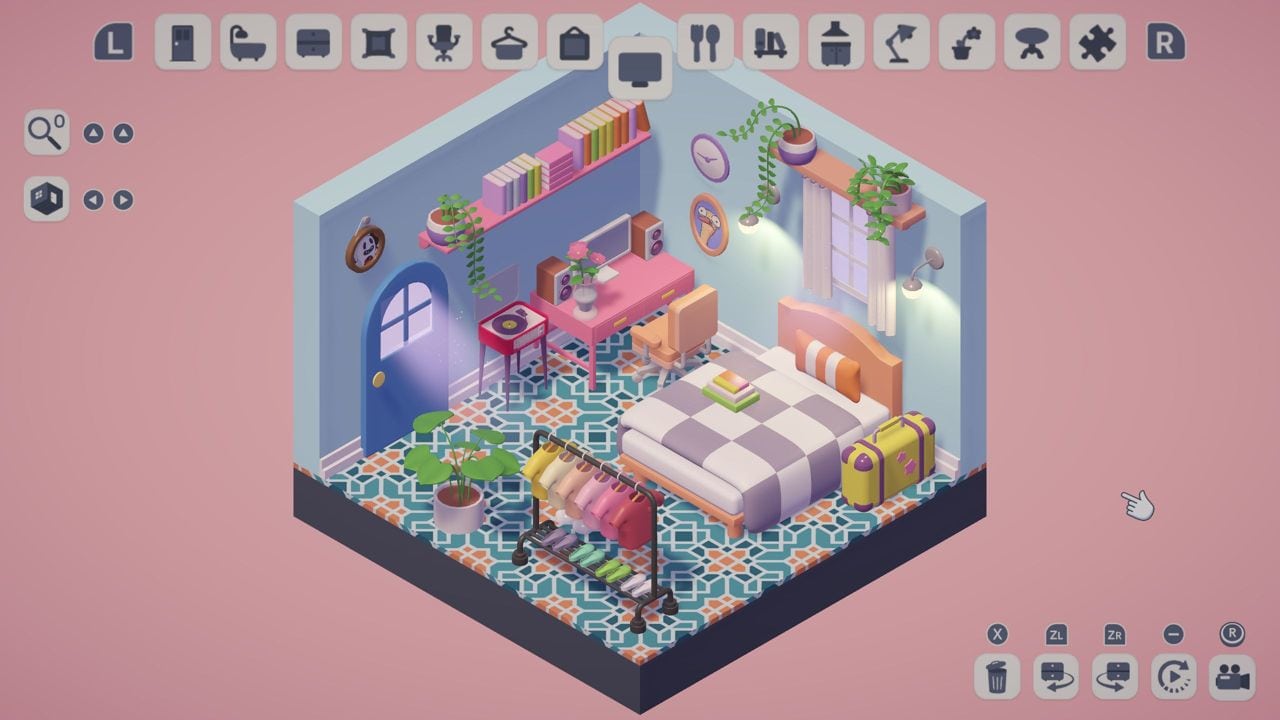Viewport: 1280px width, 720px height.
Task: Open the kitchen cabinet category
Action: pos(837,44)
